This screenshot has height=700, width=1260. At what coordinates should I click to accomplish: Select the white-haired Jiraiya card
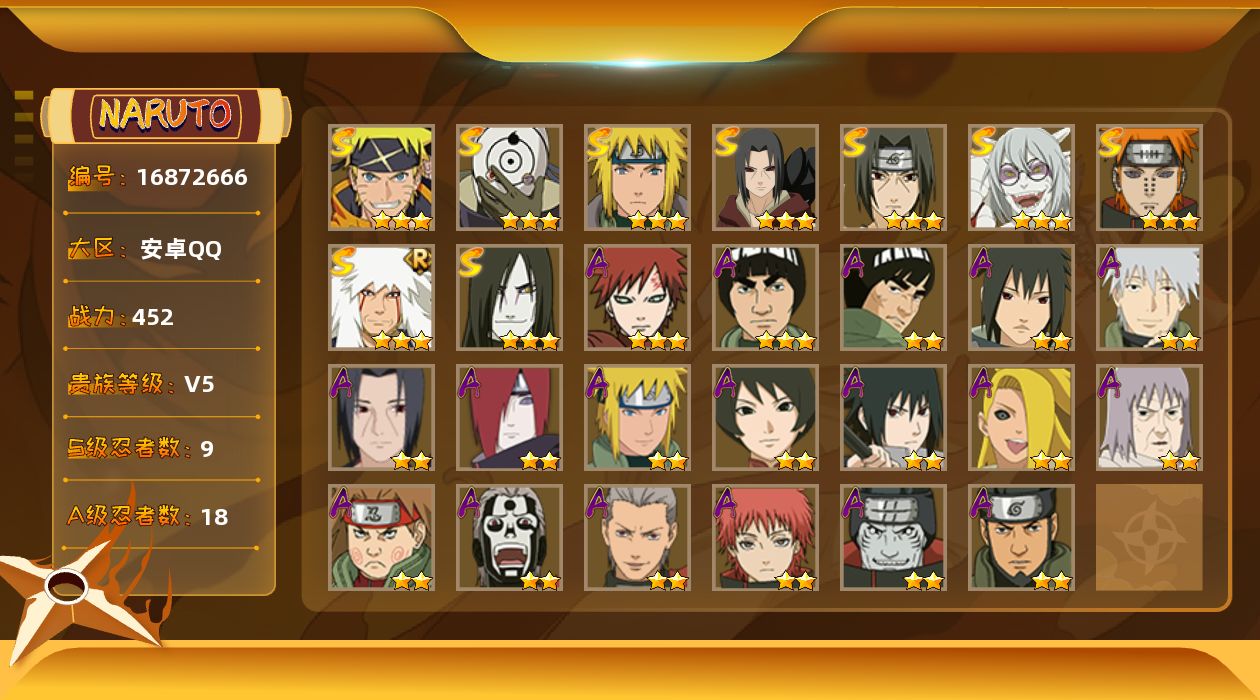(381, 297)
